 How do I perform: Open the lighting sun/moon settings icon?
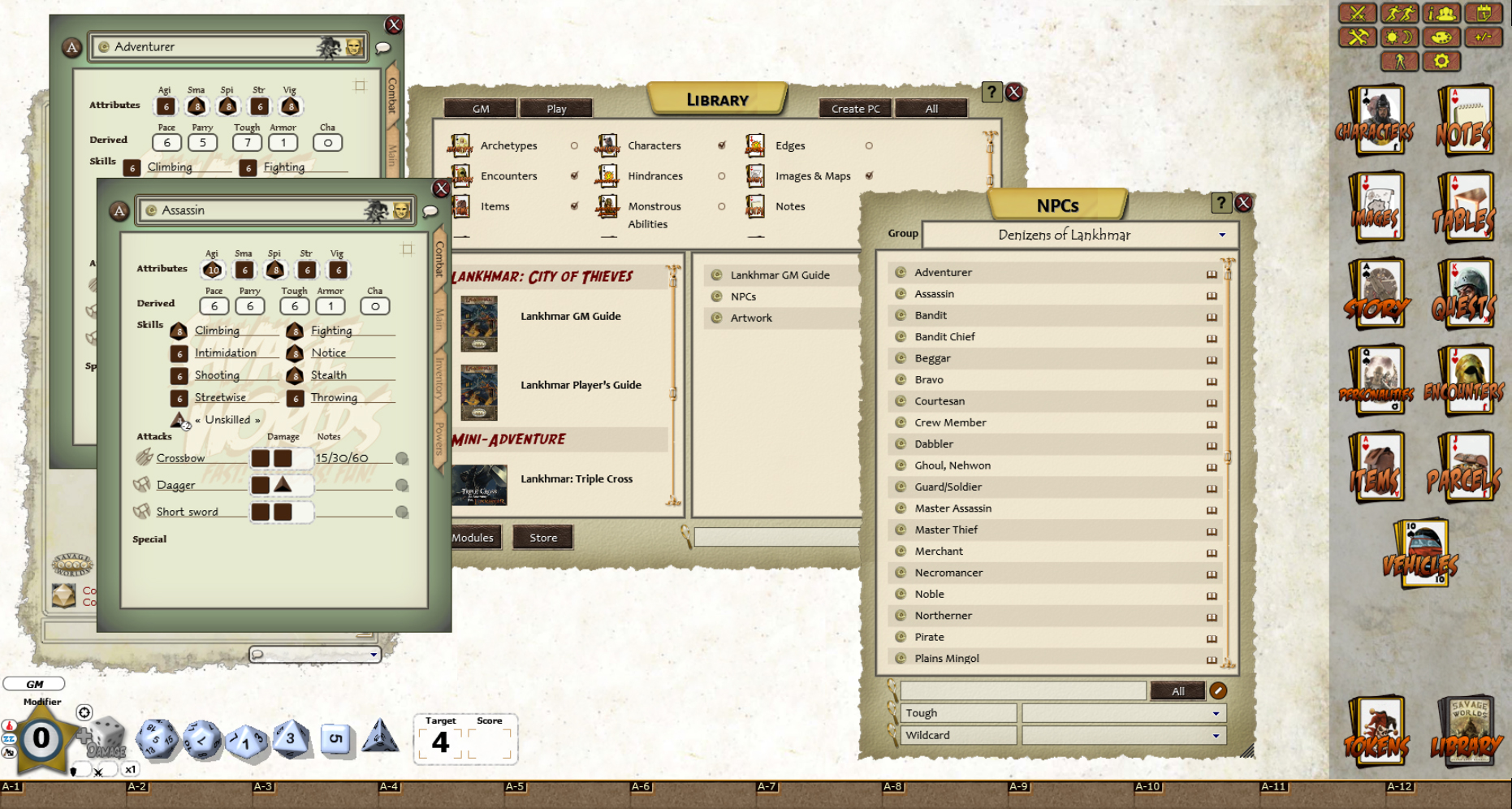1399,37
